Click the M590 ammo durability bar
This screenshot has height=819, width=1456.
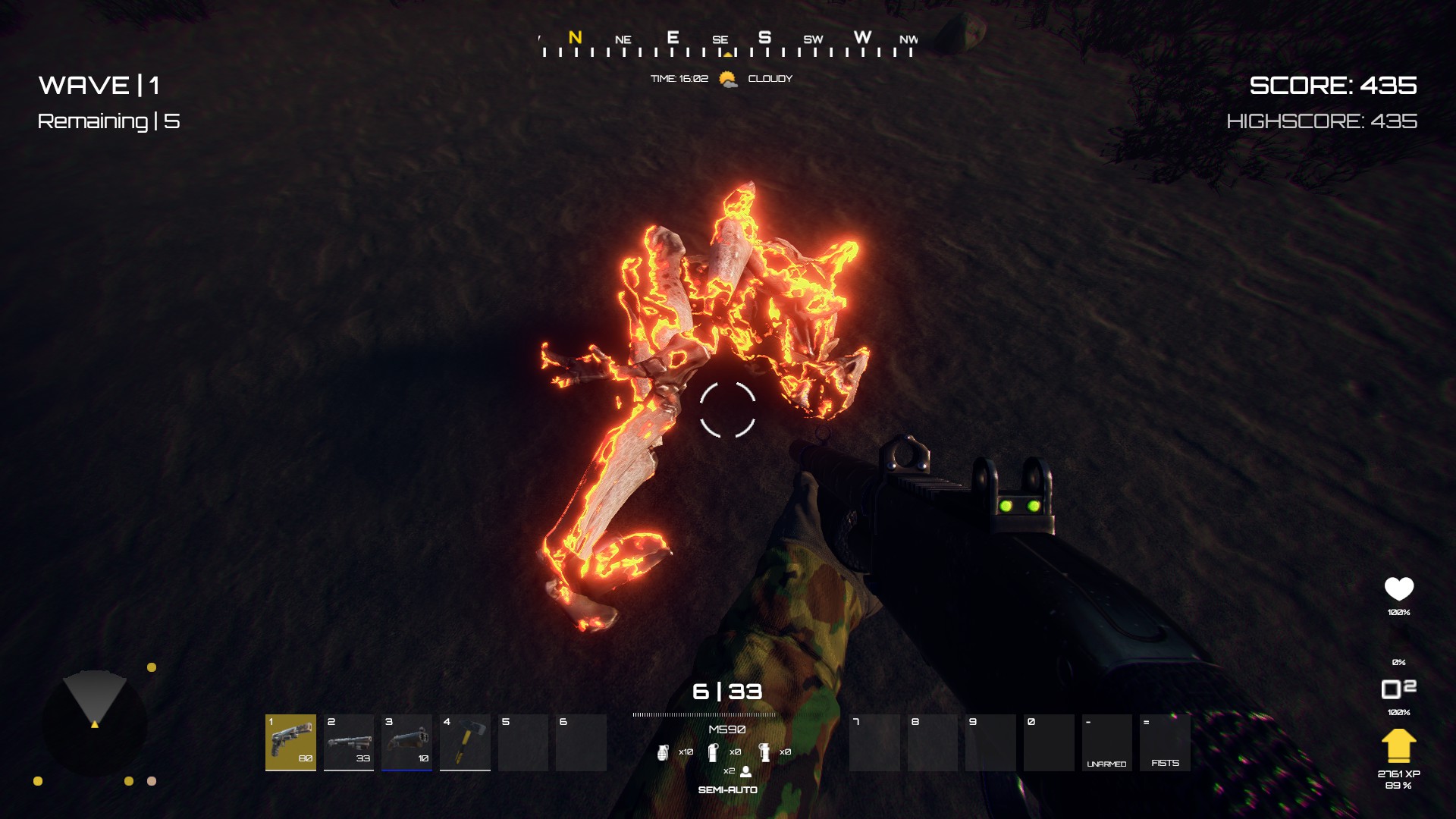coord(704,713)
